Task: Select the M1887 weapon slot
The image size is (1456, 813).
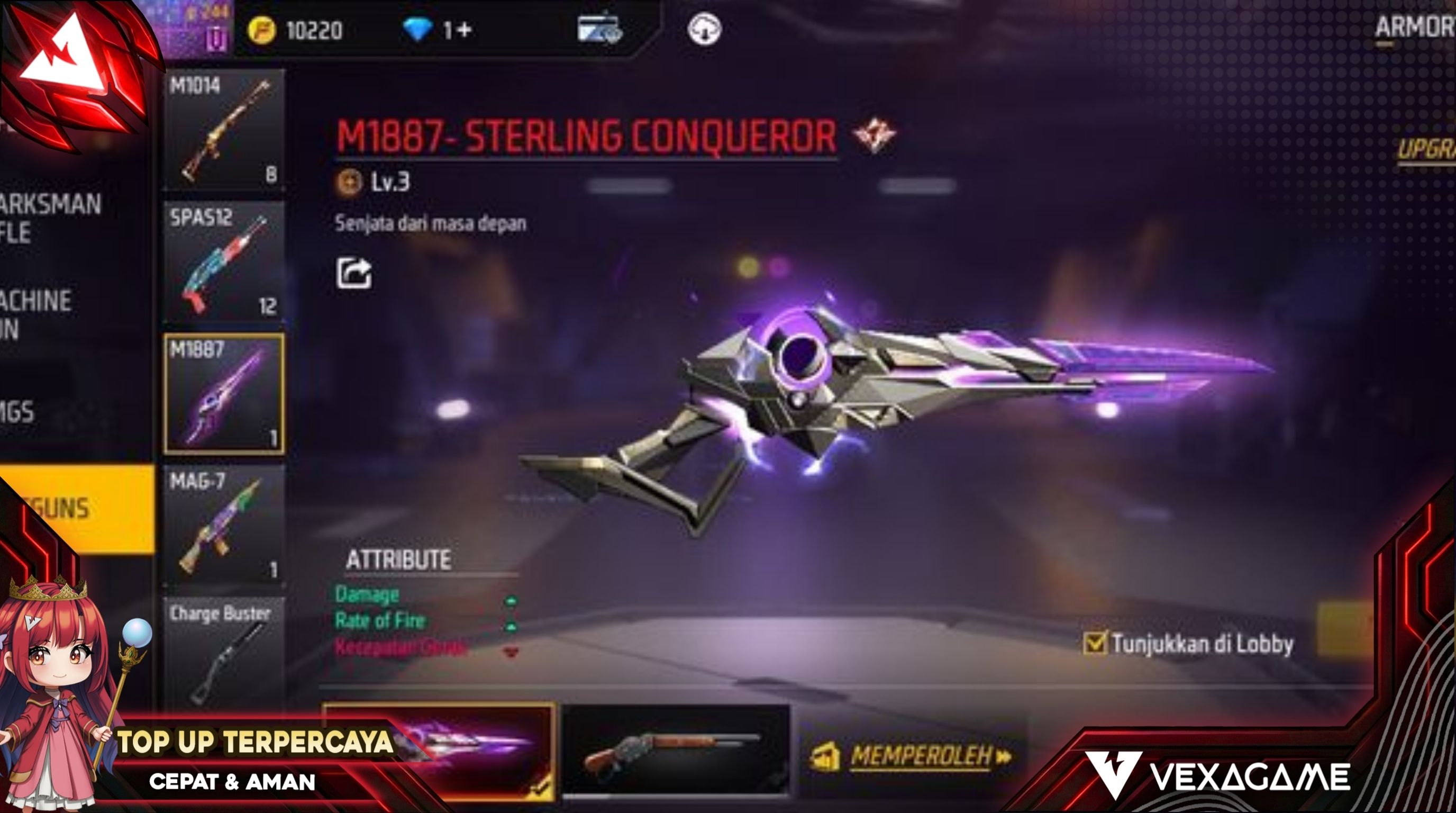Action: point(224,393)
